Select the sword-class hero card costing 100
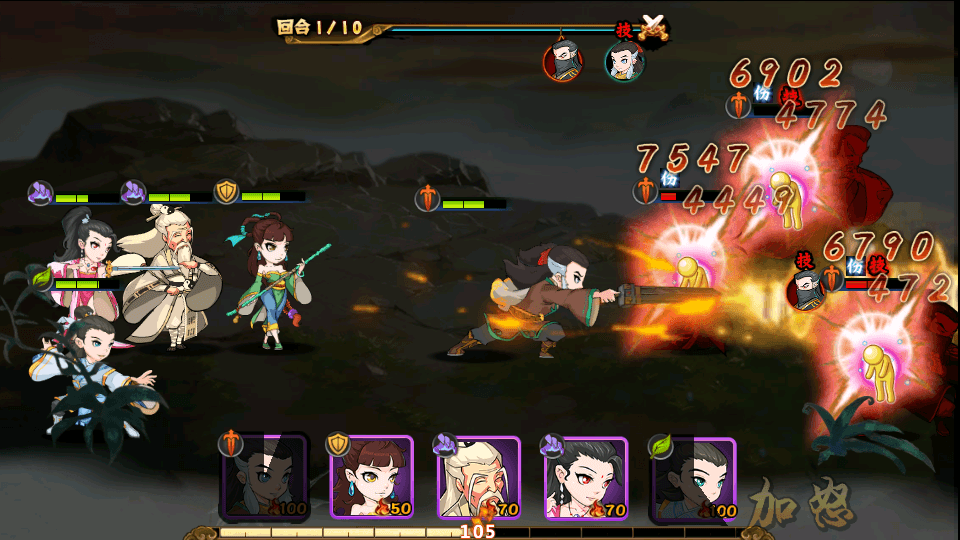The width and height of the screenshot is (960, 540). pos(265,478)
